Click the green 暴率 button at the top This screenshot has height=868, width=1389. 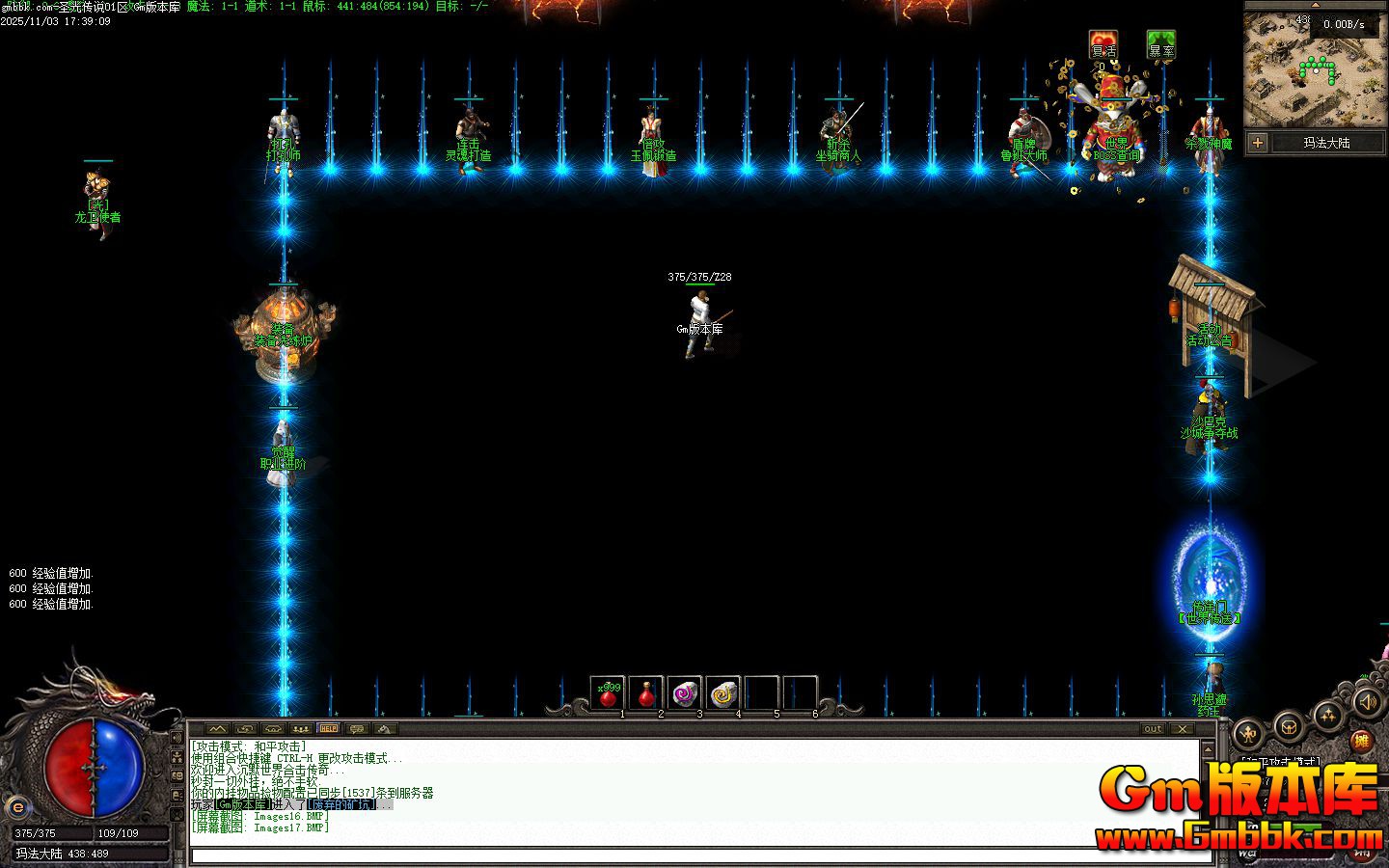click(x=1161, y=44)
